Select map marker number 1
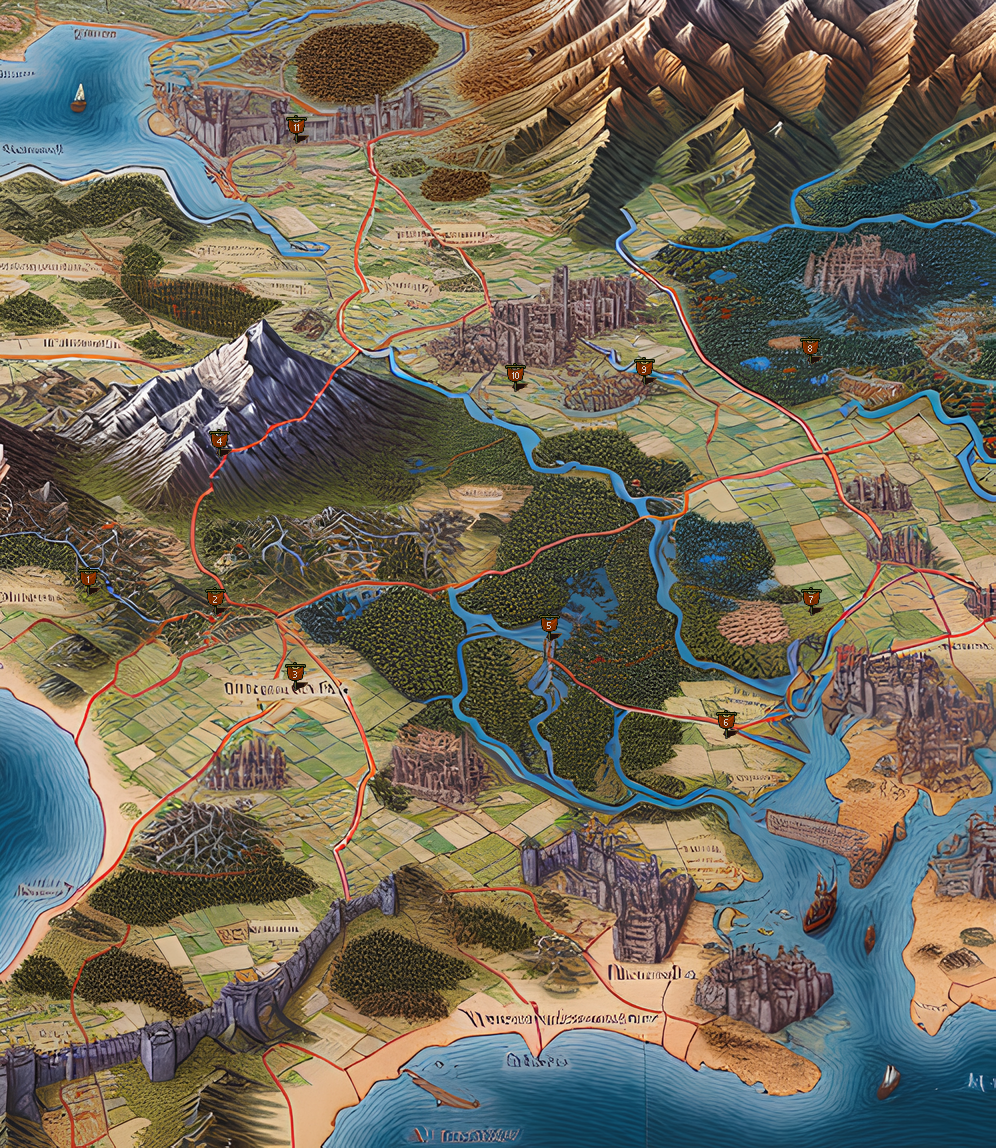Viewport: 996px width, 1148px height. (x=89, y=578)
